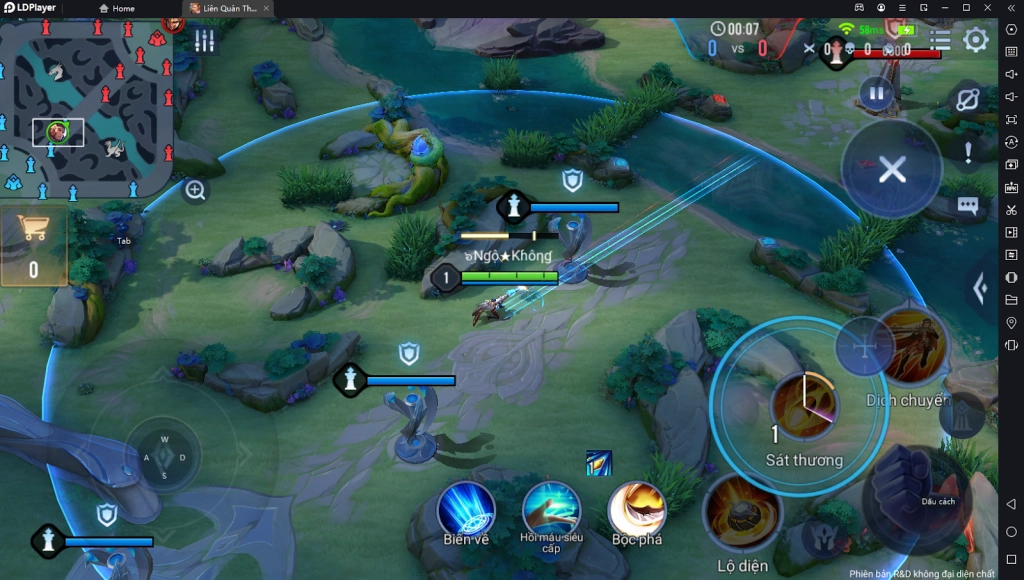Open the settings gear icon
The height and width of the screenshot is (580, 1024).
[975, 40]
